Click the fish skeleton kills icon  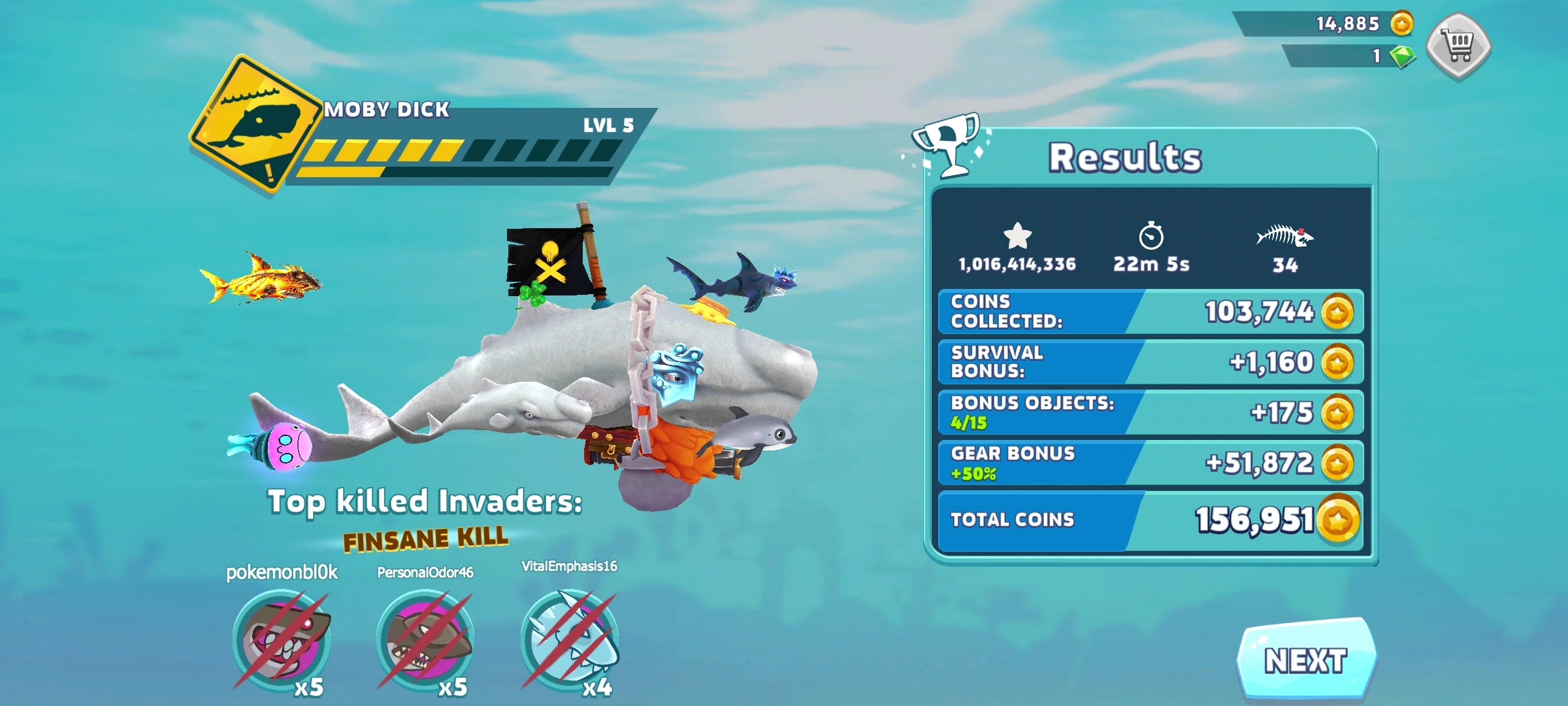(x=1286, y=235)
